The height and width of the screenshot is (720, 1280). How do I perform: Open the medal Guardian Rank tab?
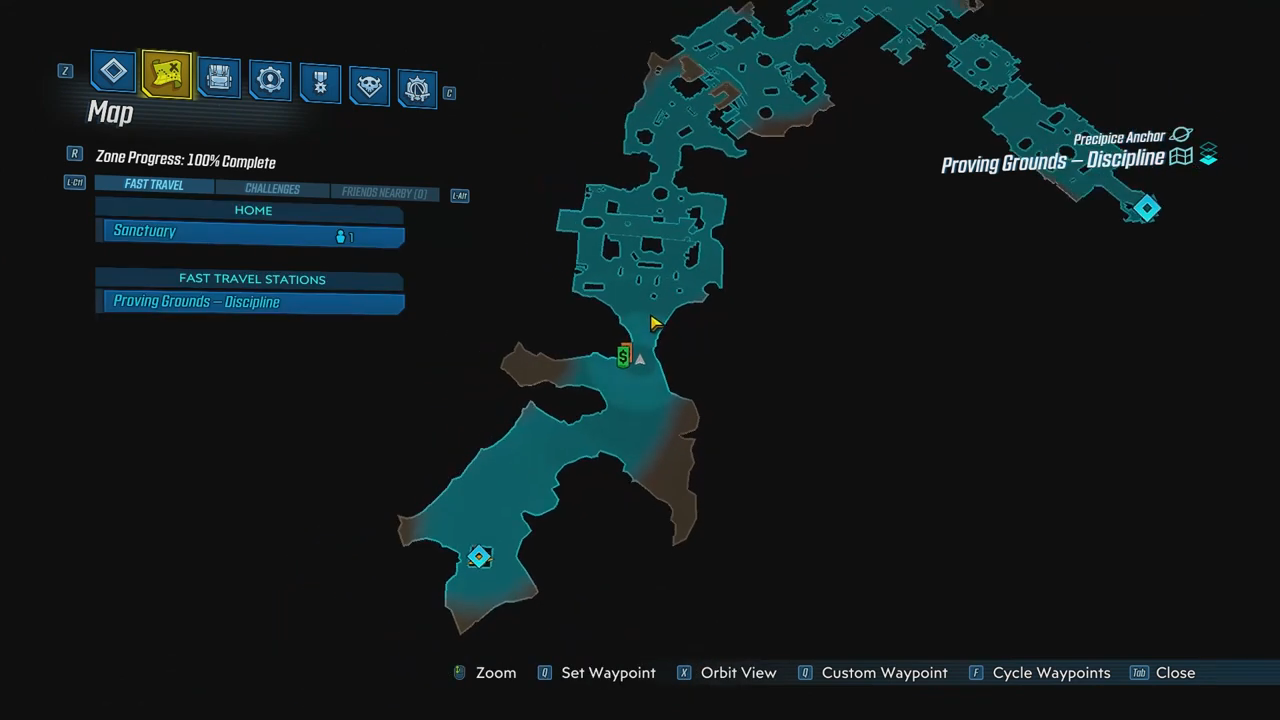320,83
